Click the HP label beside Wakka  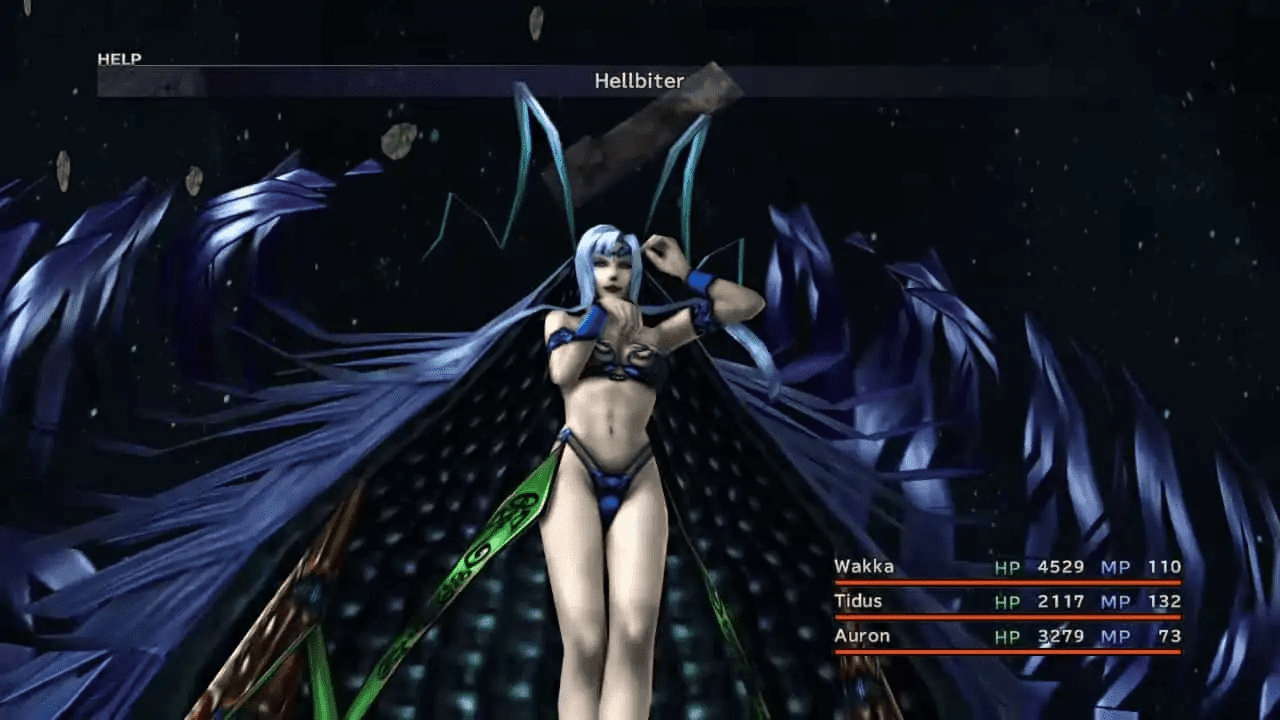click(x=1007, y=566)
